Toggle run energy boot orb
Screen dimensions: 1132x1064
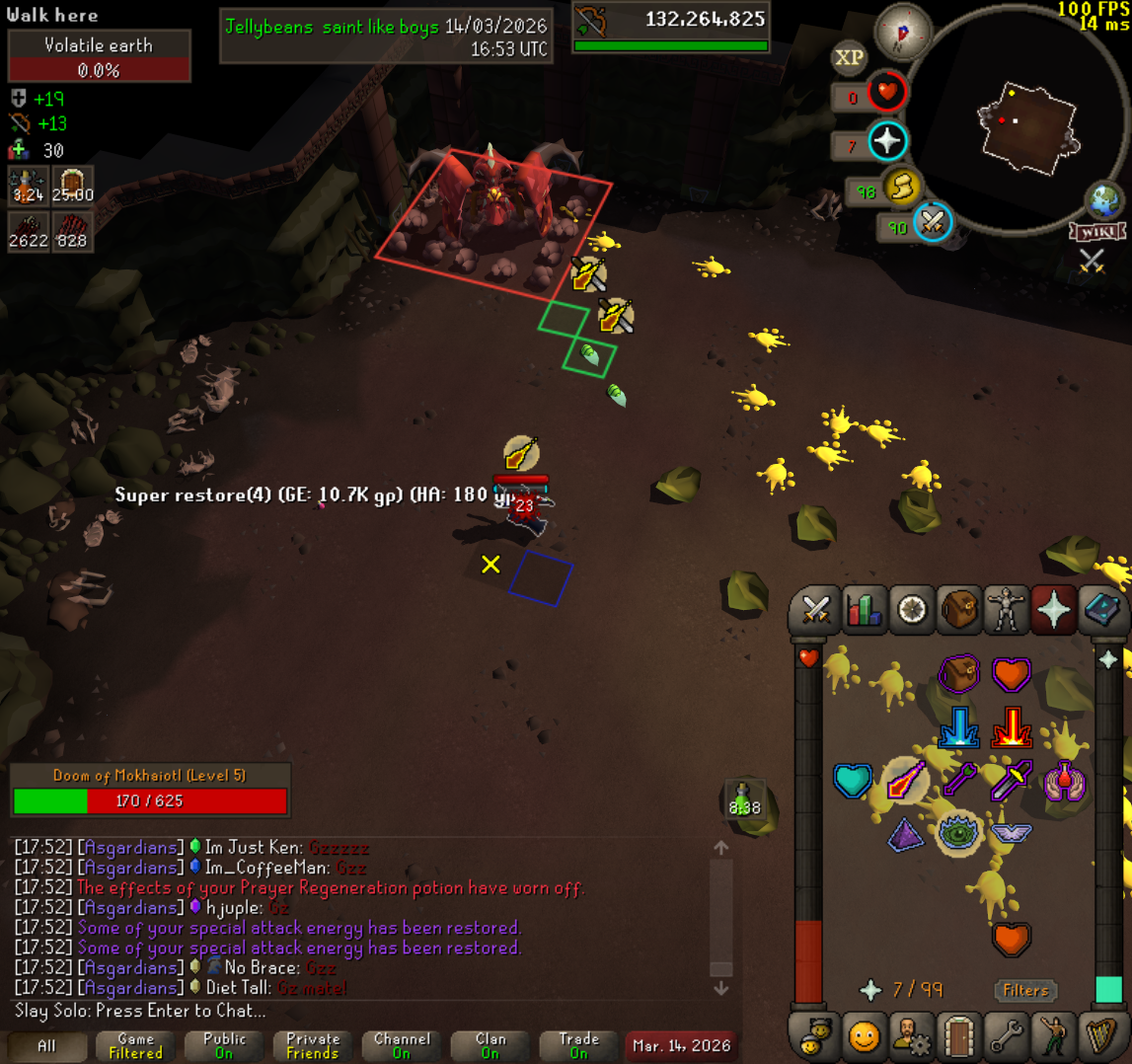(x=902, y=187)
